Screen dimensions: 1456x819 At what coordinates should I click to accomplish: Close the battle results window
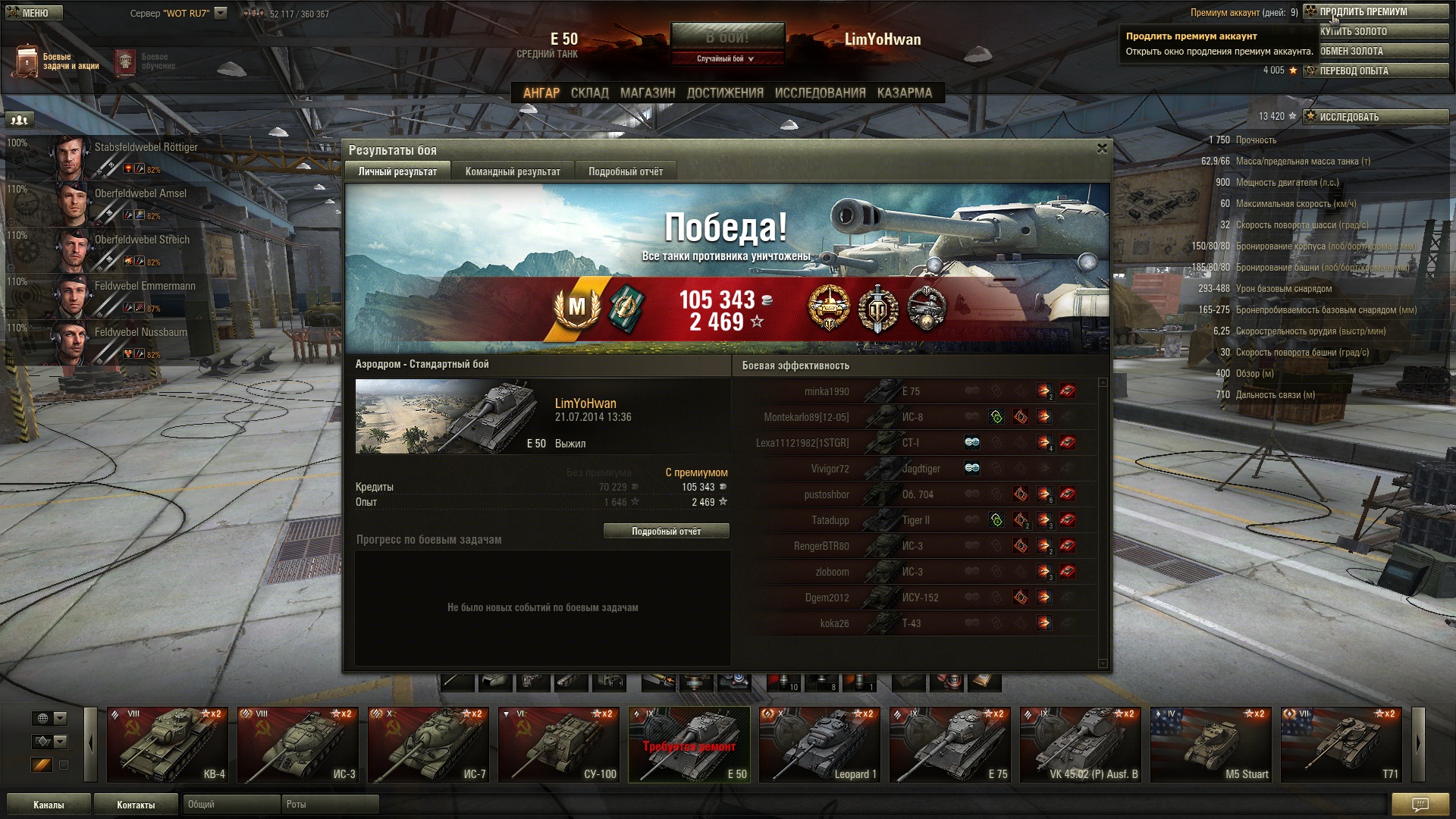[x=1102, y=149]
